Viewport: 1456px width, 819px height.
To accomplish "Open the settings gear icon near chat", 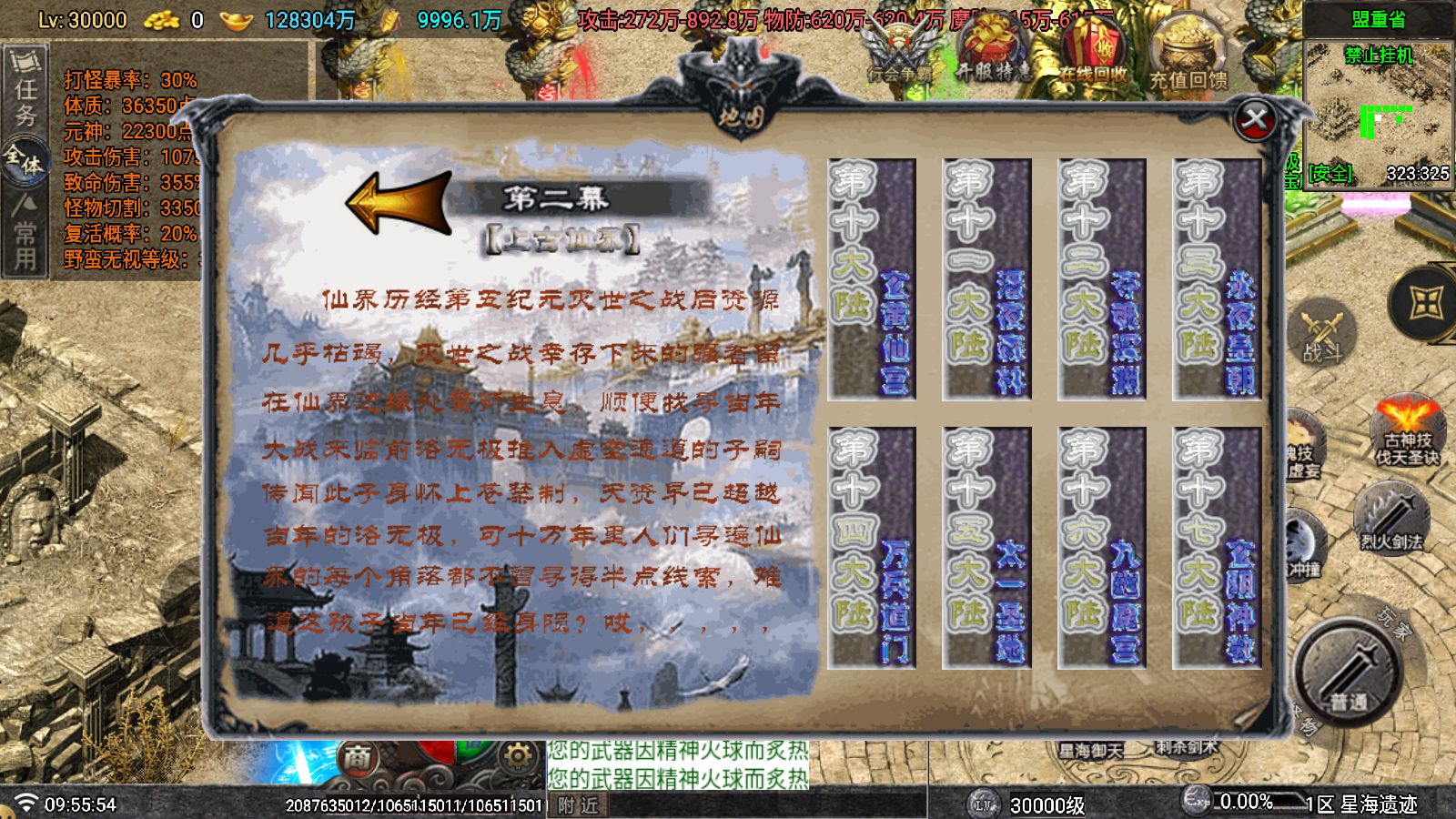I will coord(517,753).
